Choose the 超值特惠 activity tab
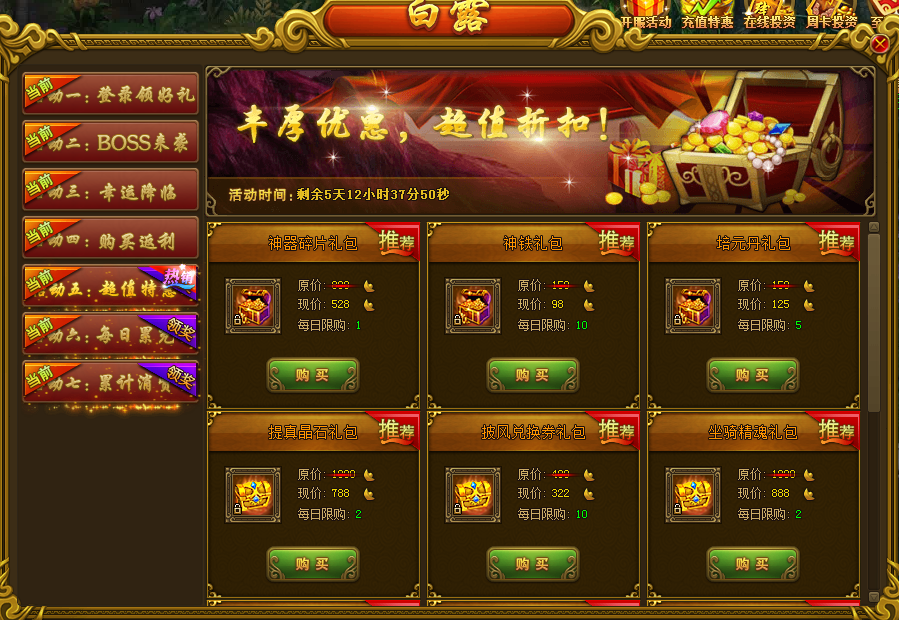This screenshot has height=620, width=899. coord(111,286)
